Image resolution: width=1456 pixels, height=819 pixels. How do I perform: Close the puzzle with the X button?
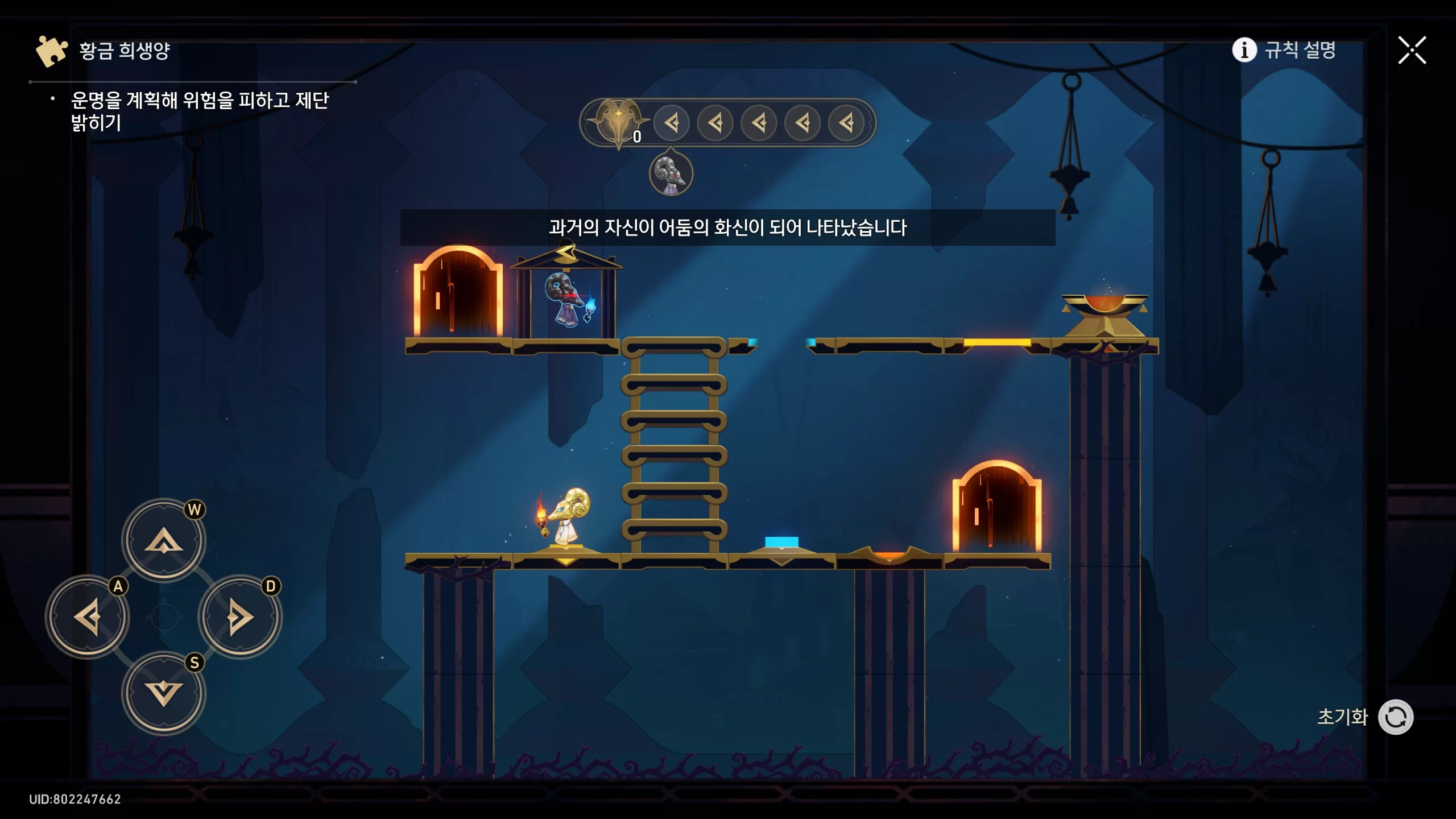pyautogui.click(x=1412, y=51)
